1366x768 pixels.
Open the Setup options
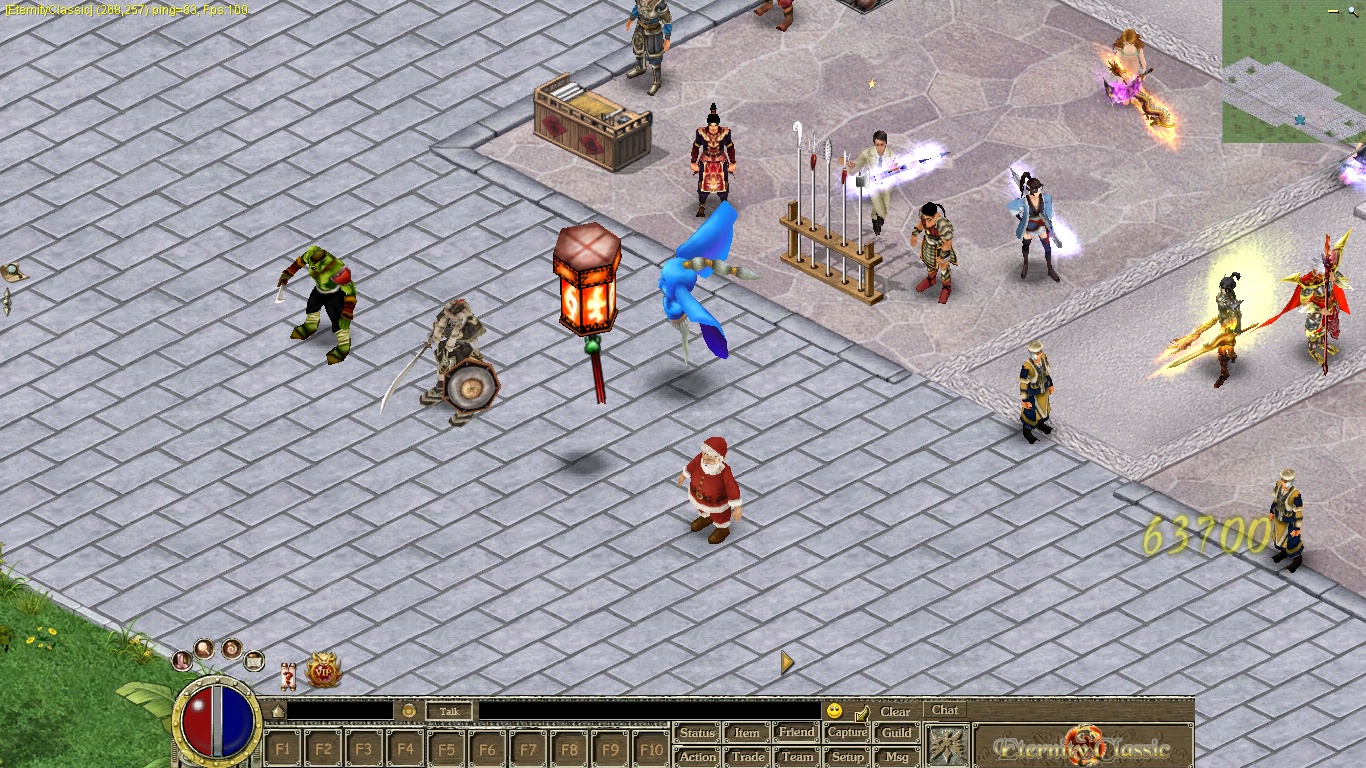pos(847,757)
